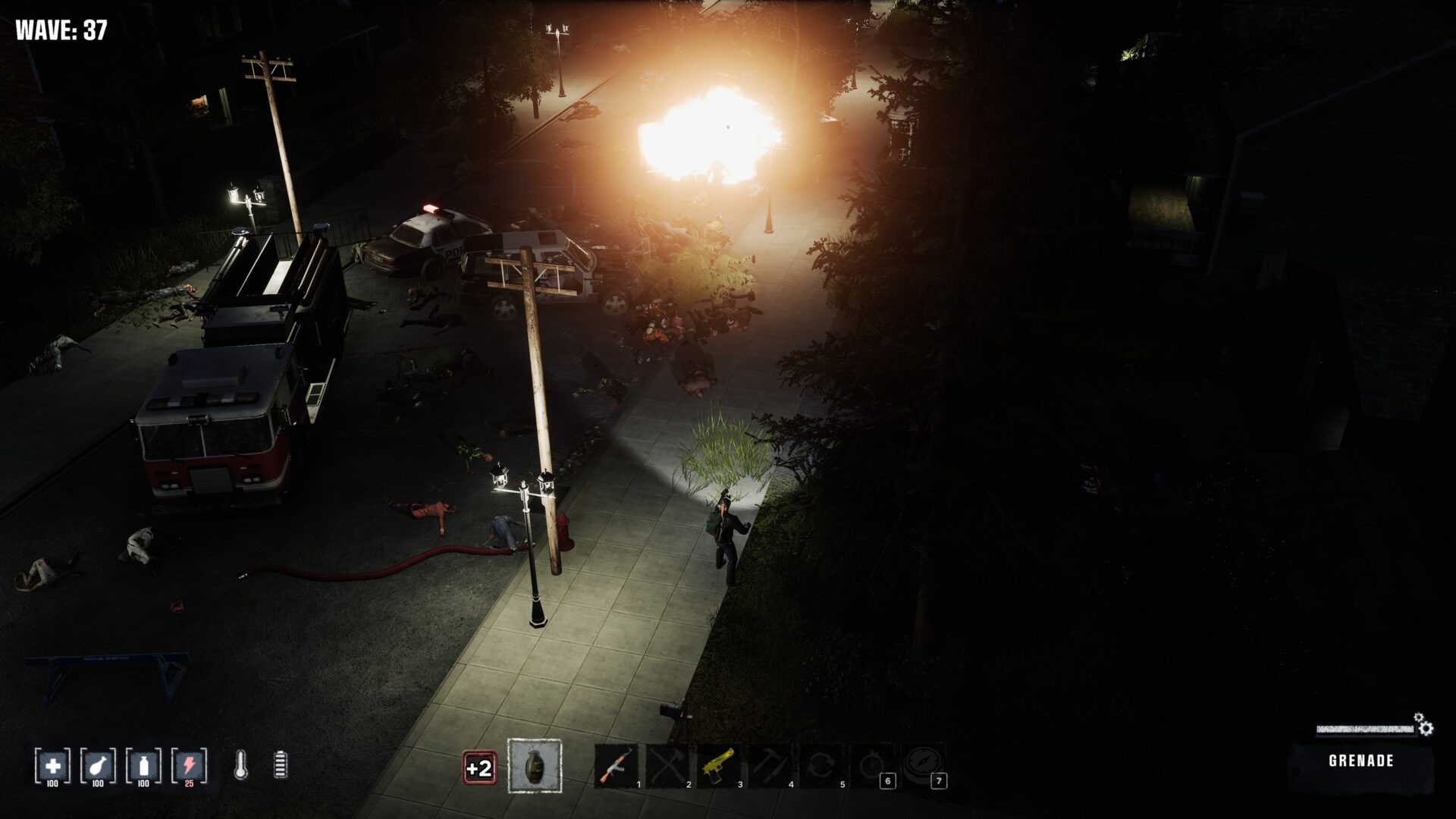Switch to the golden pistol slot
The width and height of the screenshot is (1456, 819).
718,766
